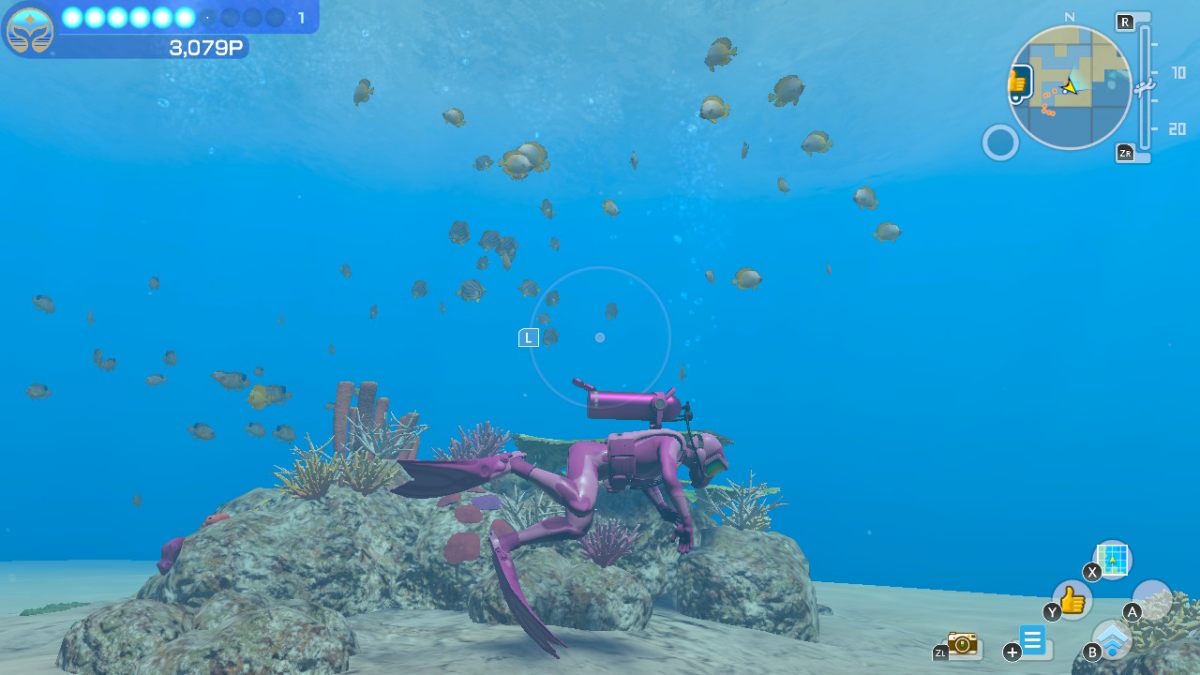The image size is (1200, 675).
Task: Click the circular minimap
Action: [x=1069, y=88]
